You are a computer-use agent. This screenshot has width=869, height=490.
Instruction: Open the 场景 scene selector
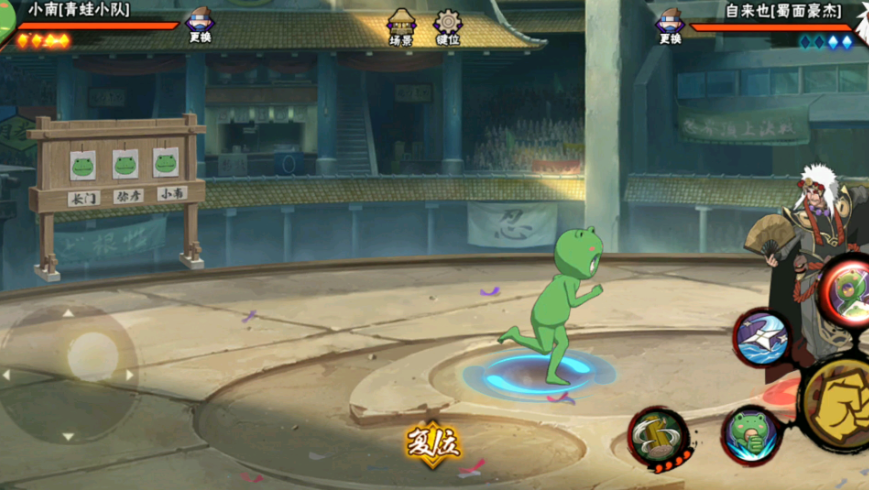(401, 27)
